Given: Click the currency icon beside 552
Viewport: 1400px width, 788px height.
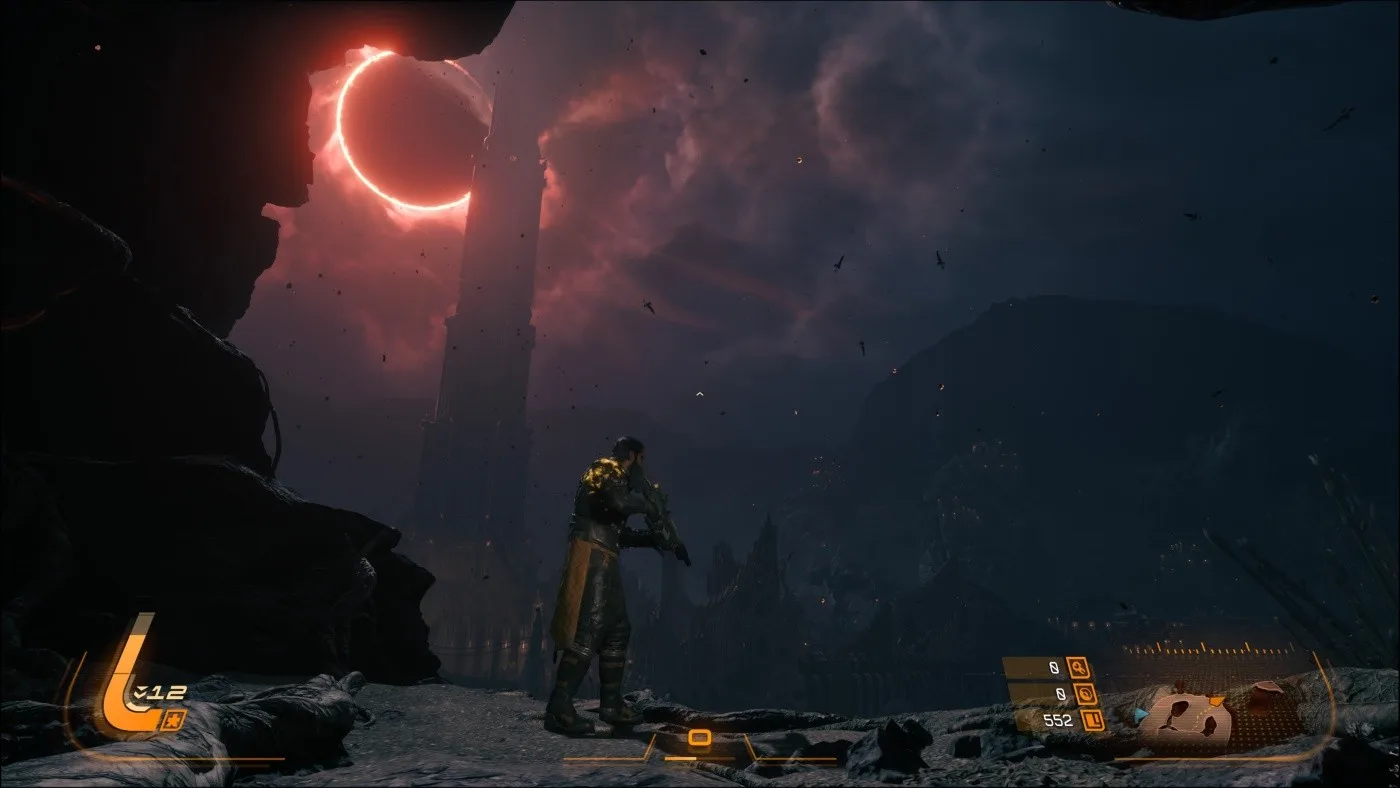Looking at the screenshot, I should 1093,719.
